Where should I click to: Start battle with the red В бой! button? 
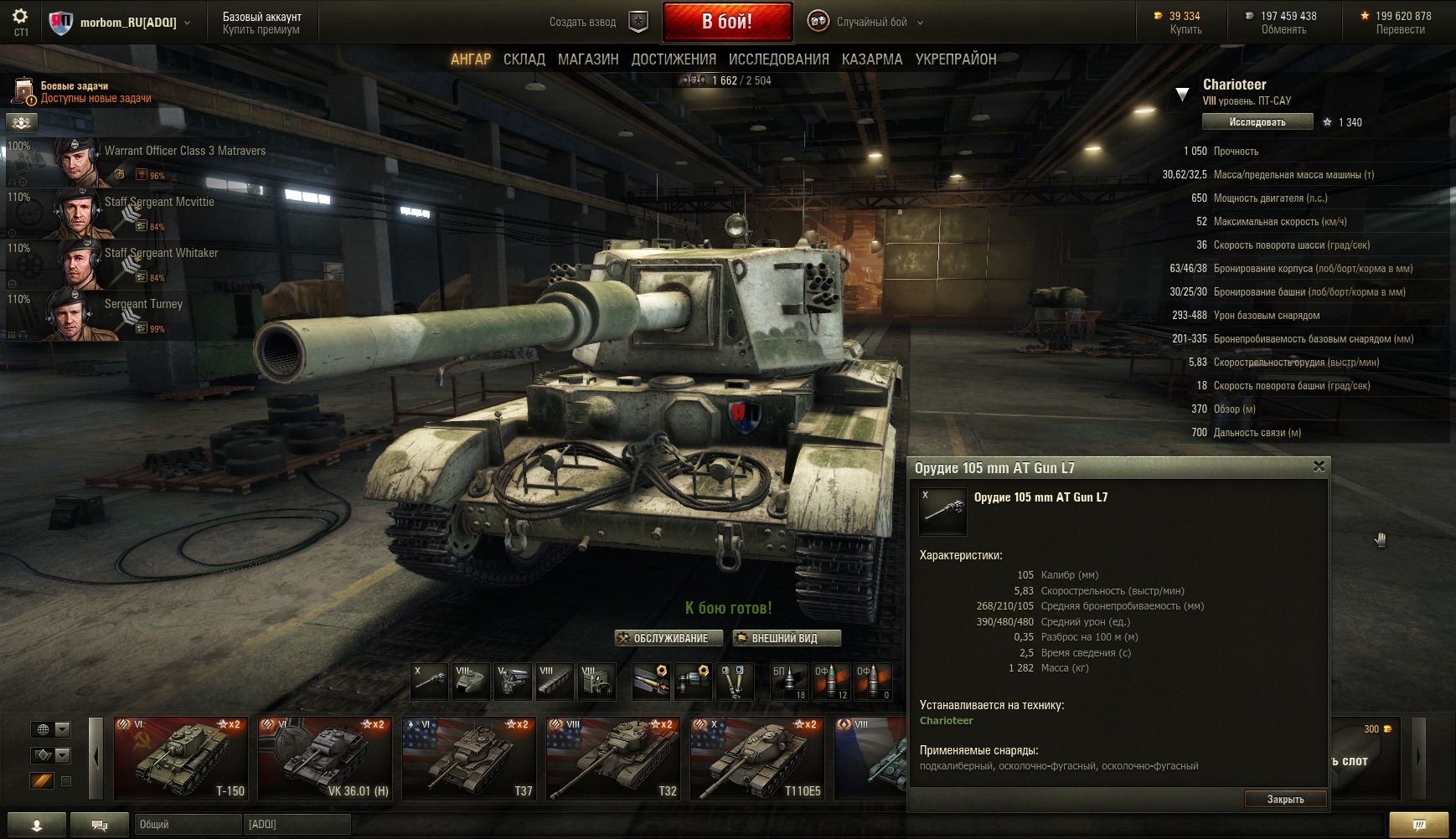pyautogui.click(x=726, y=22)
